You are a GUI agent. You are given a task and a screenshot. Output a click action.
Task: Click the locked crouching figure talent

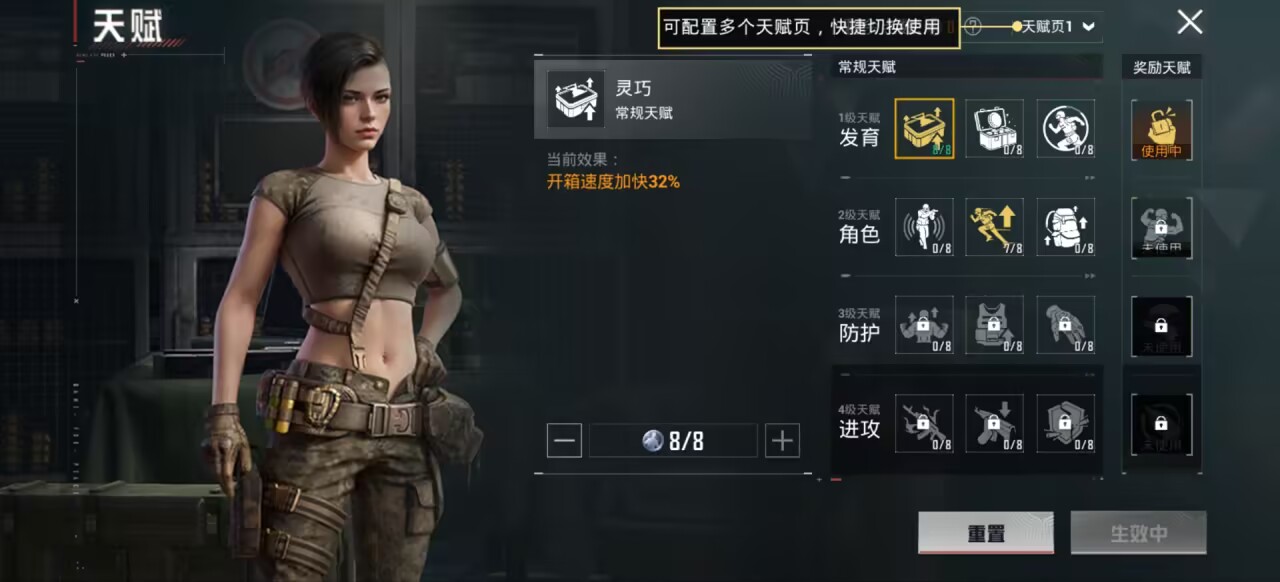(1065, 324)
